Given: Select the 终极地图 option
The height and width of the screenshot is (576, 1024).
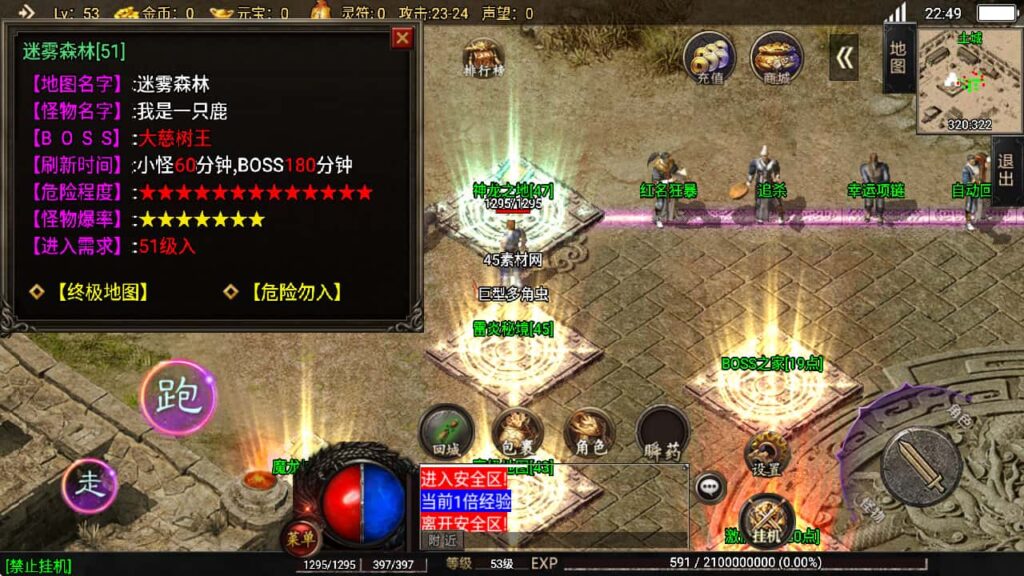Looking at the screenshot, I should [x=93, y=292].
